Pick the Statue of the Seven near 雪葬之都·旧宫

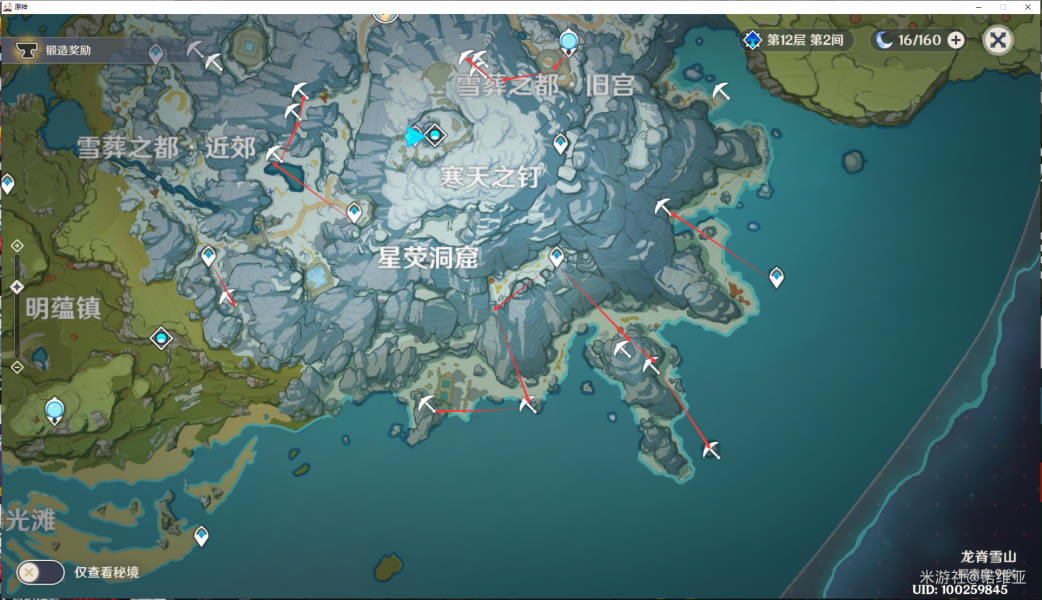pyautogui.click(x=568, y=41)
